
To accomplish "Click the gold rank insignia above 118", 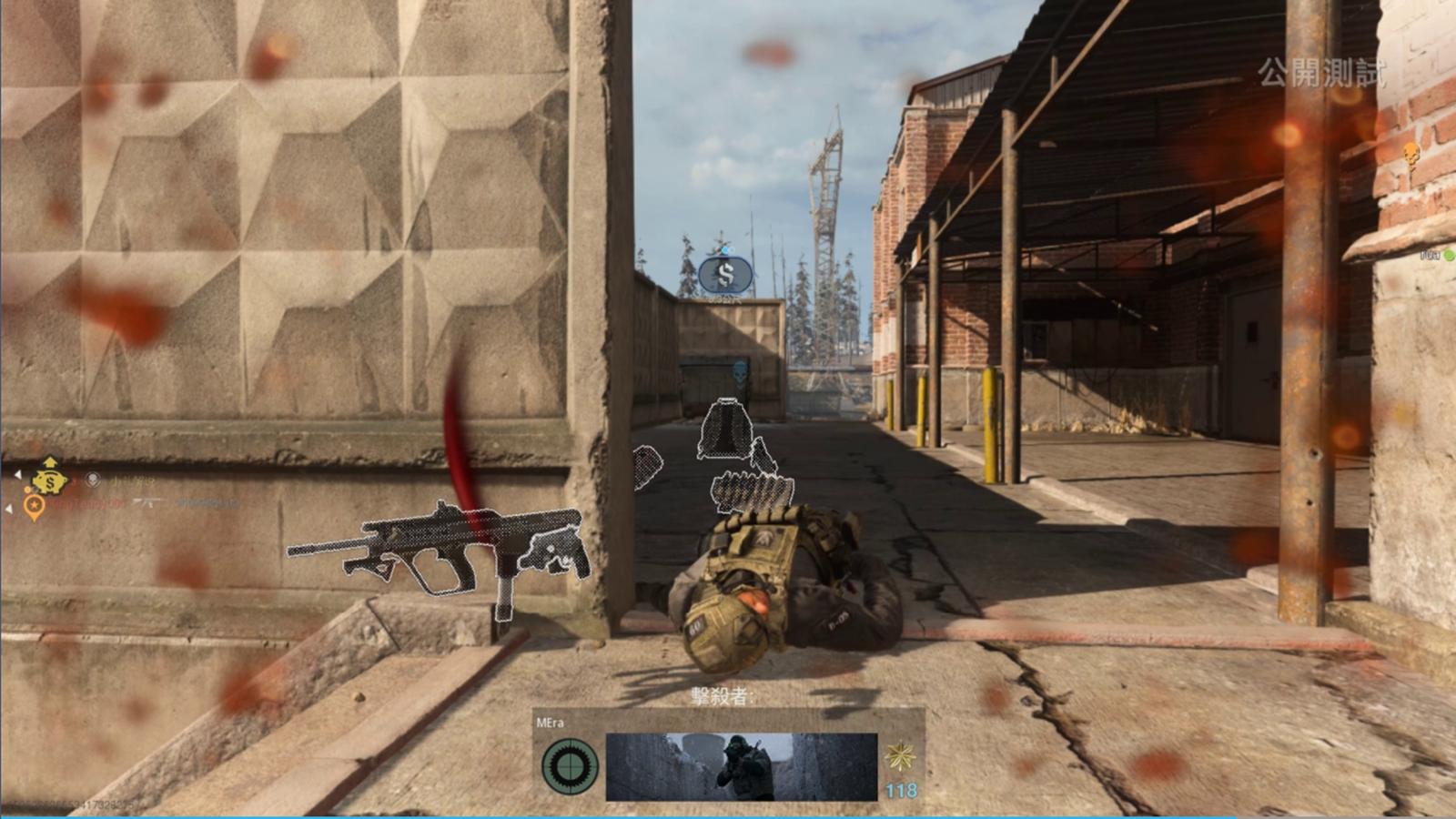I will click(x=900, y=755).
